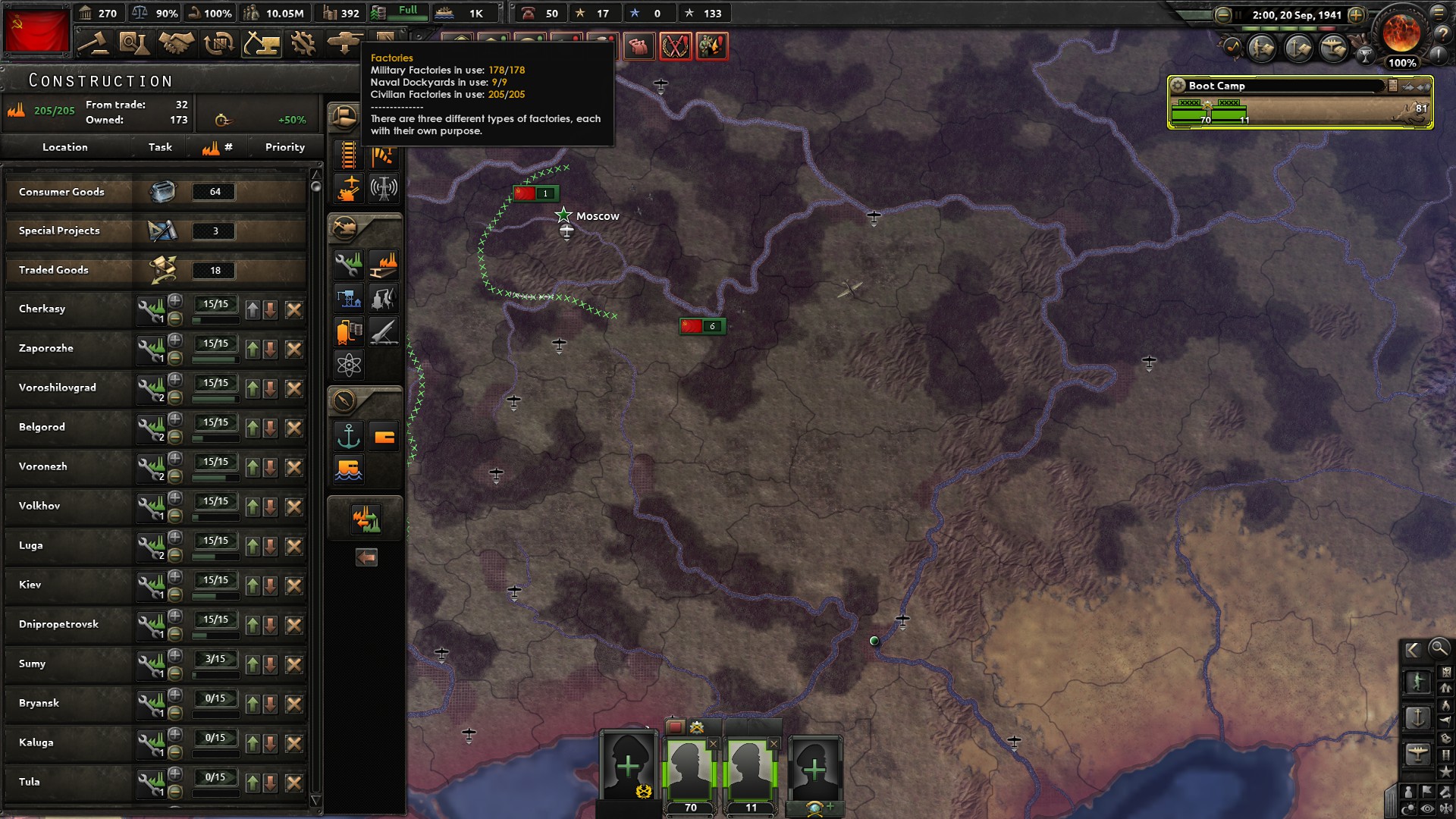Open the Trade menu from top toolbar

pos(218,44)
